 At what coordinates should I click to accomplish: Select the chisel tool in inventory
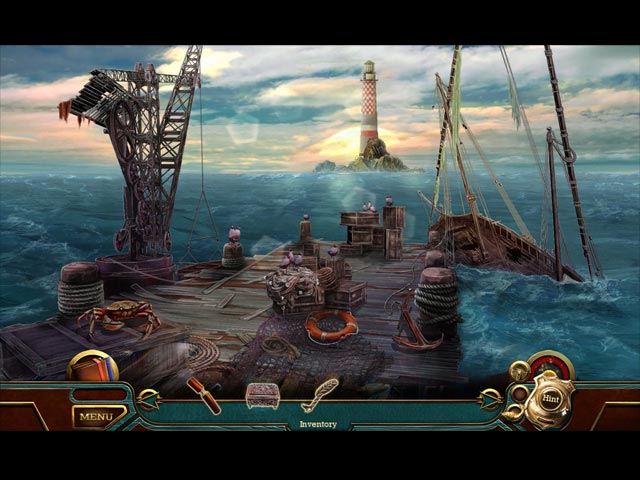pos(204,395)
